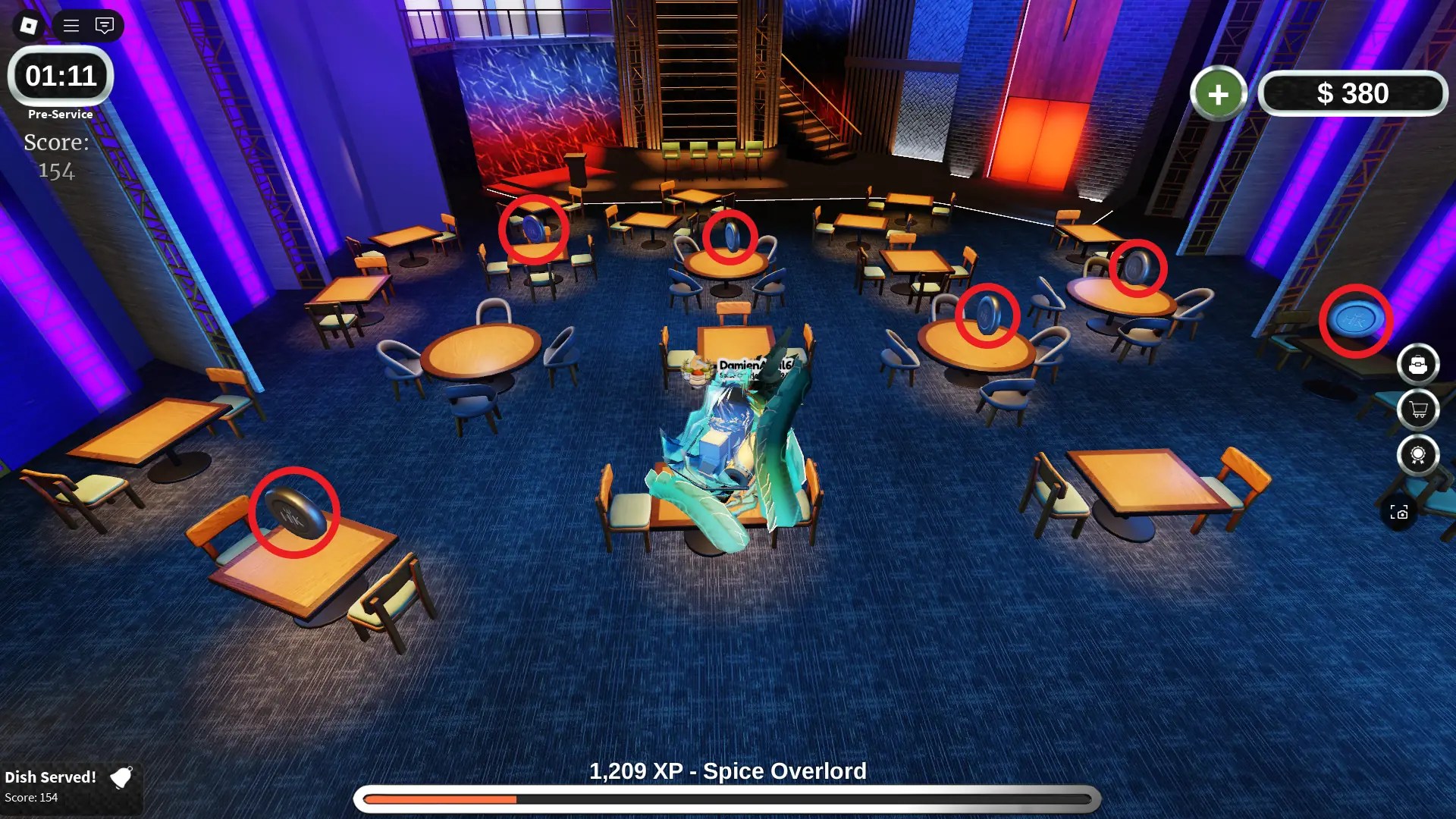Click the 01:11 Pre-Service timer
Image resolution: width=1456 pixels, height=819 pixels.
[x=60, y=77]
